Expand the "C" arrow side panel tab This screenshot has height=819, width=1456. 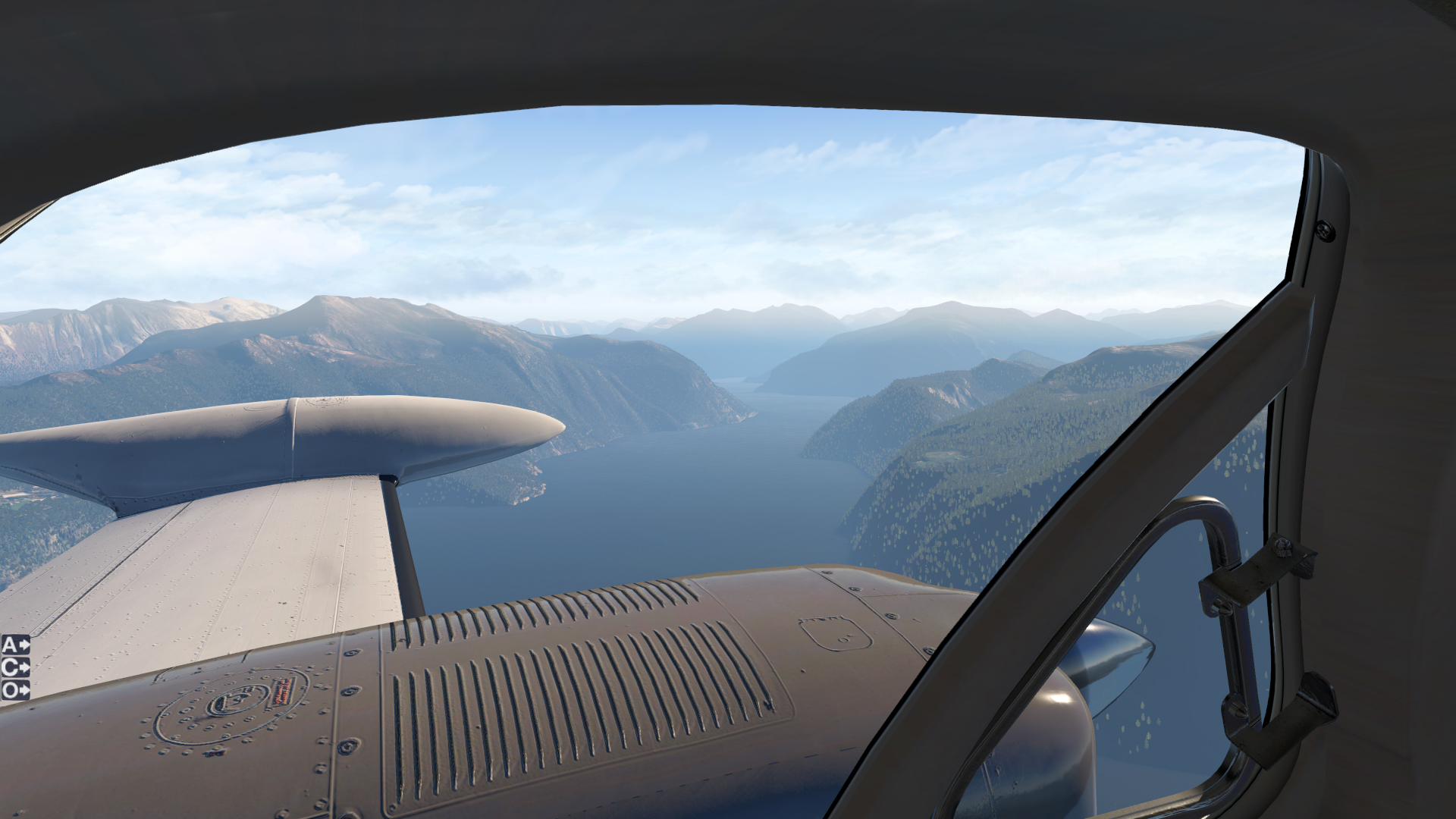coord(15,667)
